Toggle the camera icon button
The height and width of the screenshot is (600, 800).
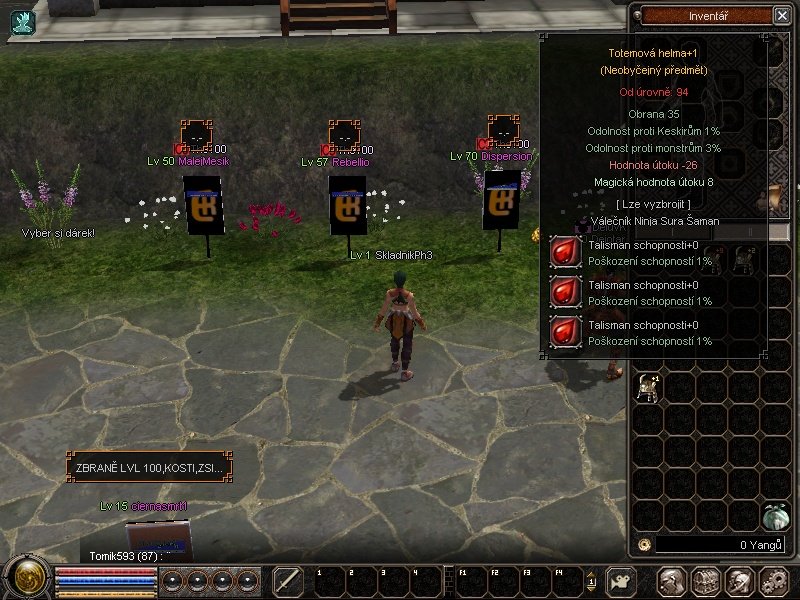(x=623, y=581)
